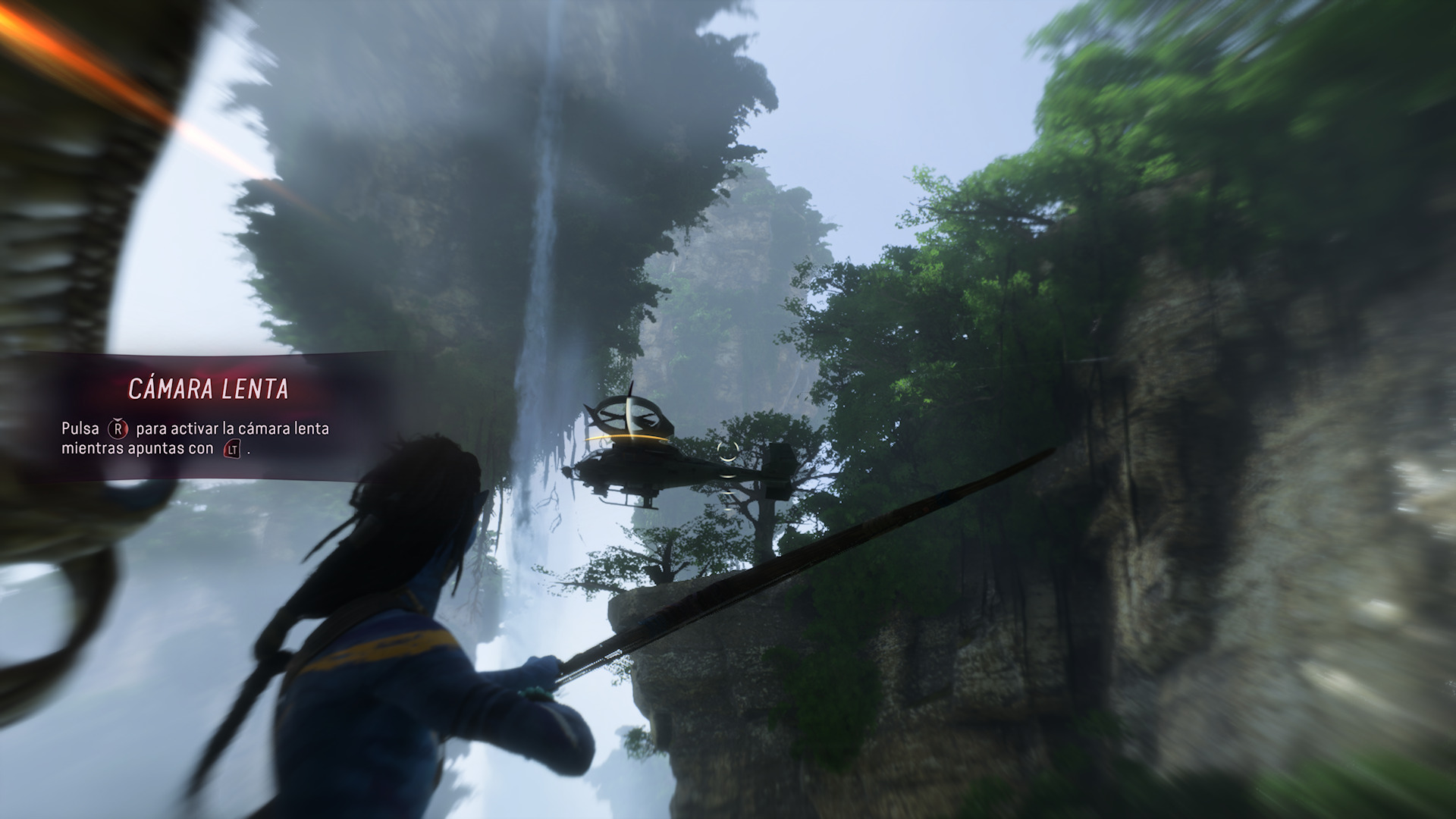Click the R stick button prompt icon

tap(118, 428)
